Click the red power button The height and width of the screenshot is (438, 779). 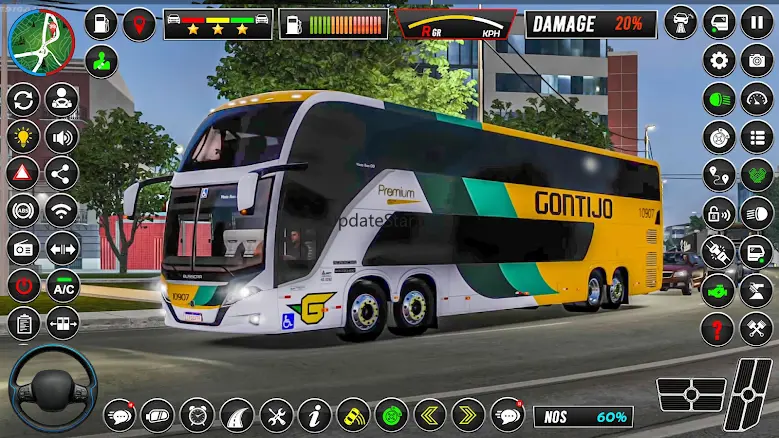pos(22,286)
